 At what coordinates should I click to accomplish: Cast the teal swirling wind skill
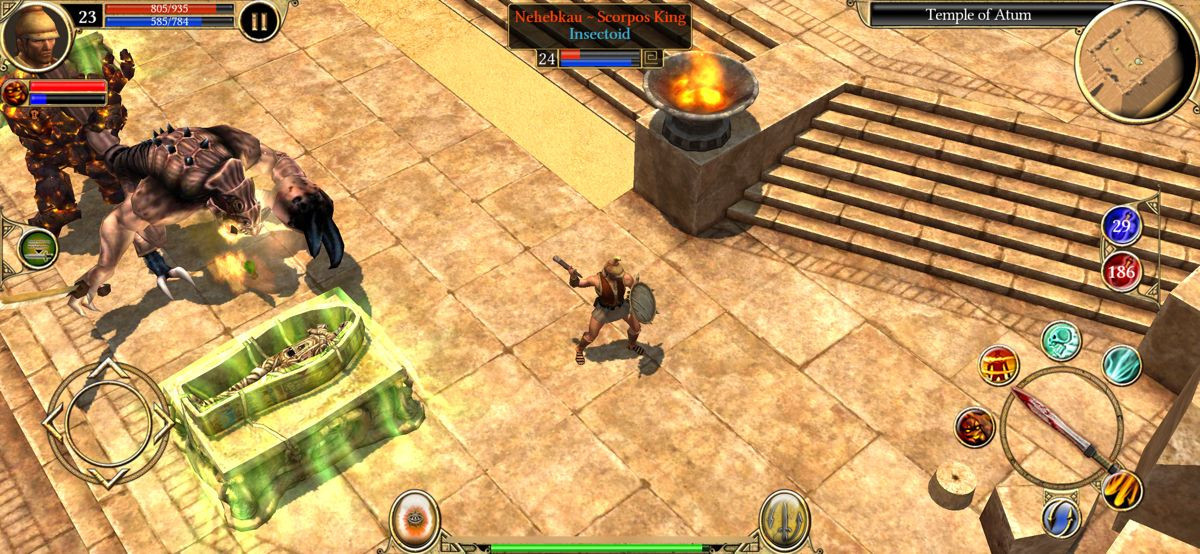1121,364
